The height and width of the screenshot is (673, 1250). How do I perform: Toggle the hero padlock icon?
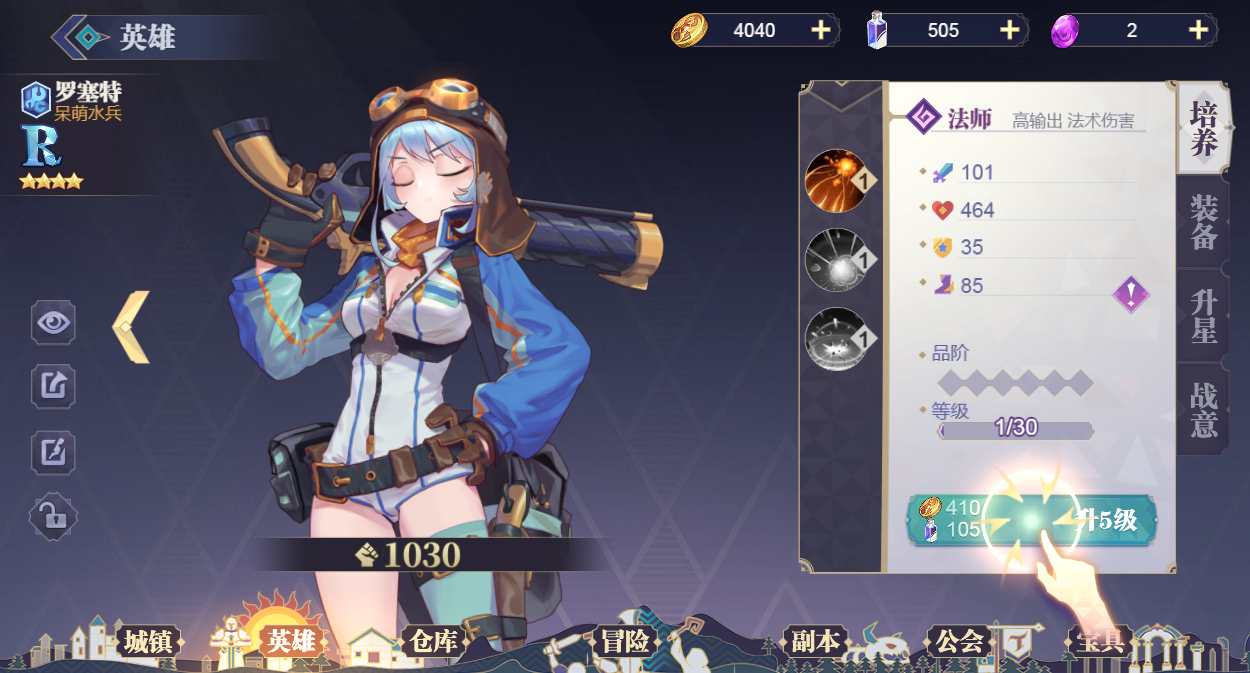(x=53, y=517)
